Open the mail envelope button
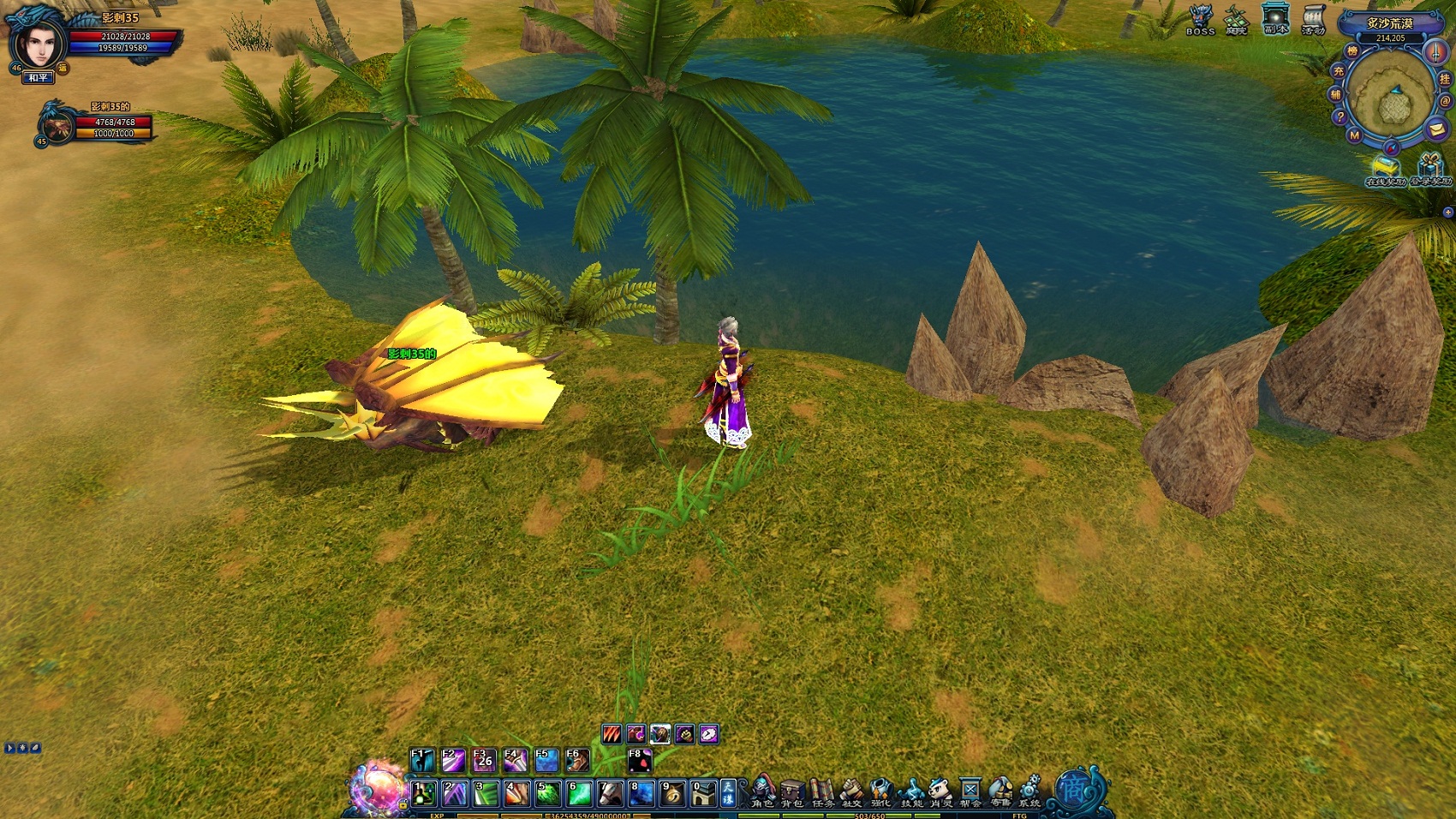 [x=1436, y=129]
